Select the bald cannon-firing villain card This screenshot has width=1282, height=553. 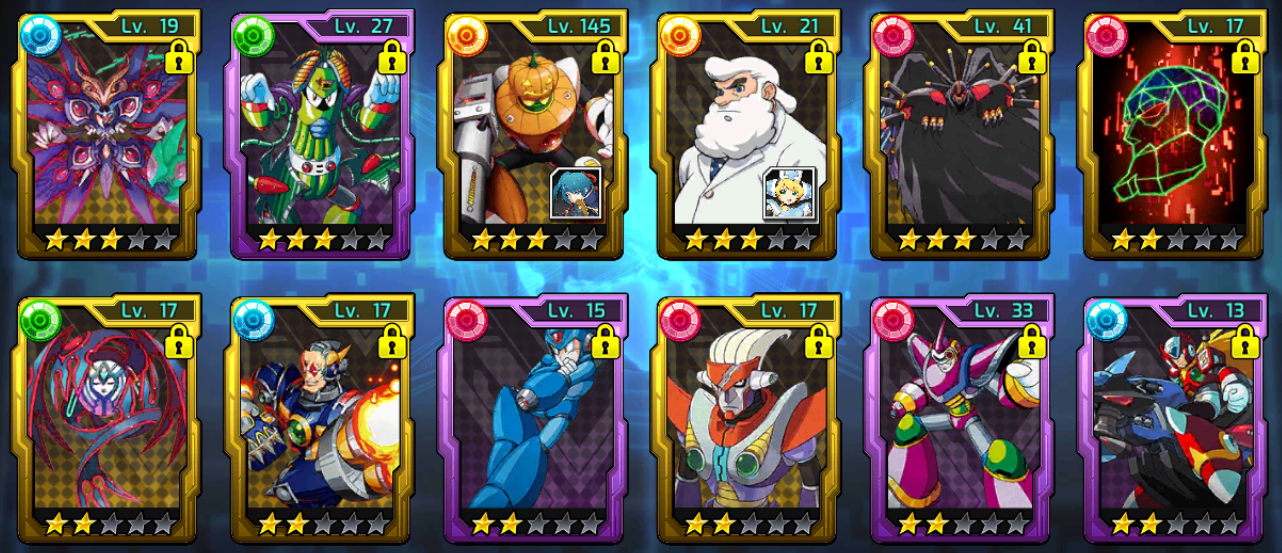click(x=322, y=418)
